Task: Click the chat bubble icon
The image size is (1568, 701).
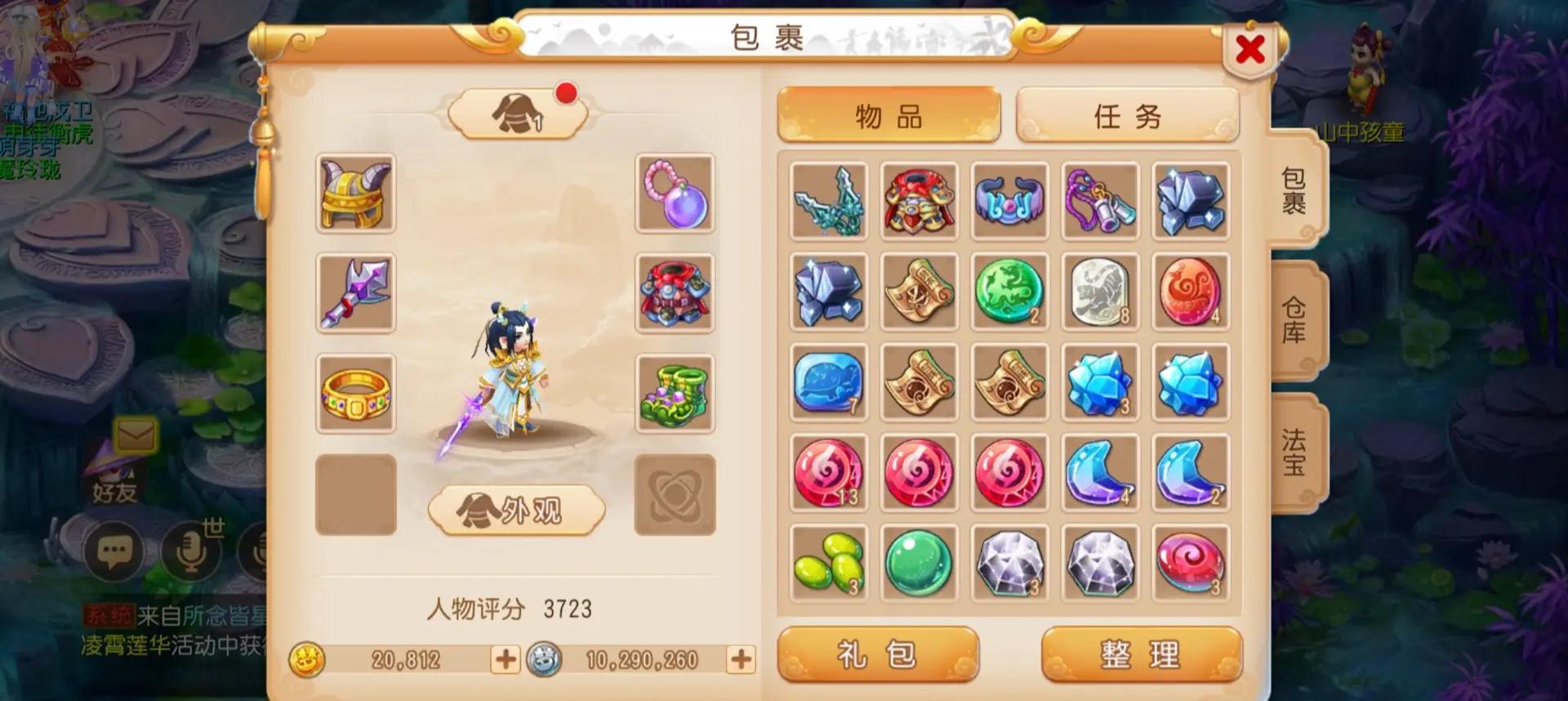Action: [114, 552]
